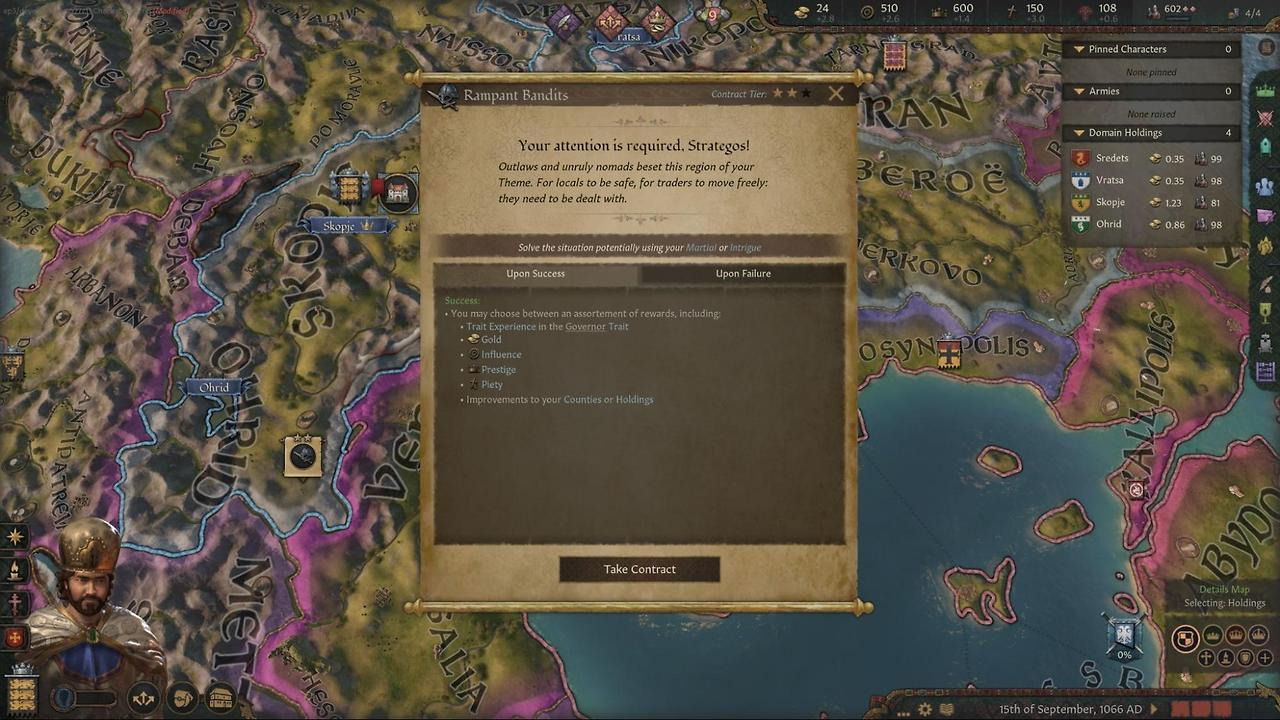Image resolution: width=1280 pixels, height=720 pixels.
Task: Follow the Martial skill link
Action: [700, 248]
